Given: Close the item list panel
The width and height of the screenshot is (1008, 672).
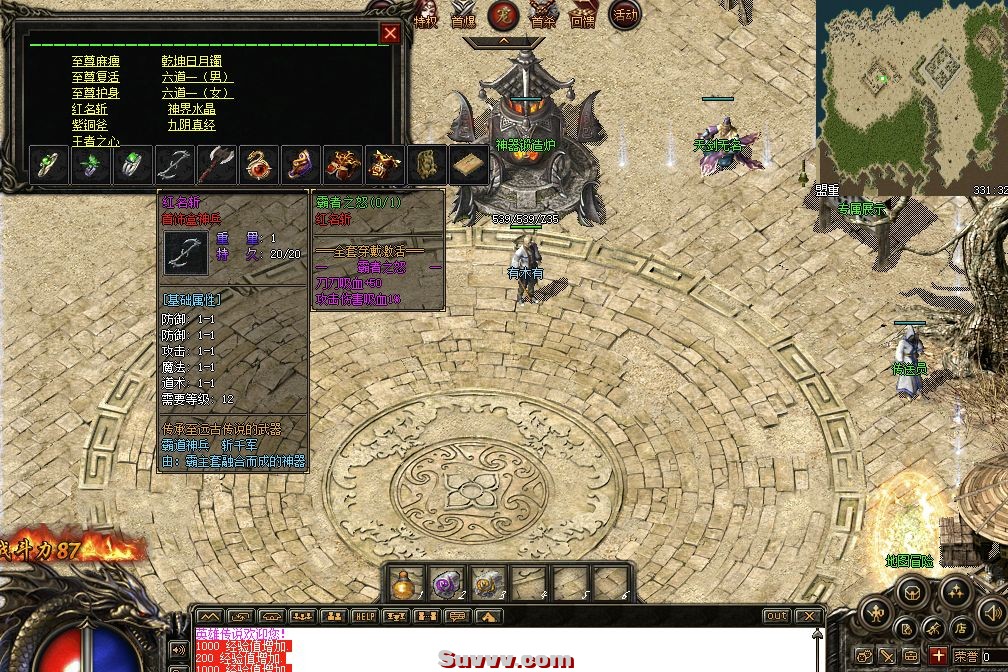Looking at the screenshot, I should click(390, 33).
